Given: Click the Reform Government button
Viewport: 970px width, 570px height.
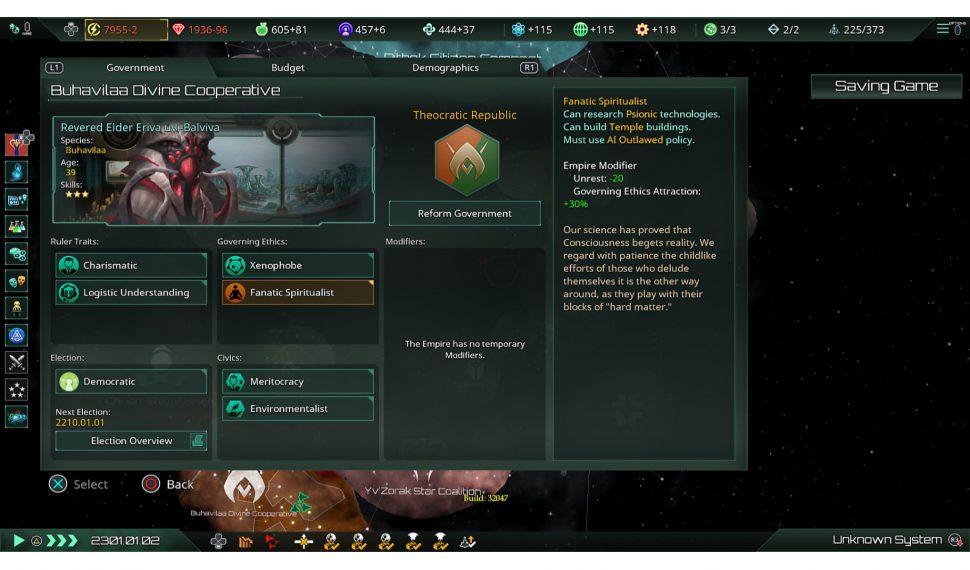Looking at the screenshot, I should (x=464, y=213).
